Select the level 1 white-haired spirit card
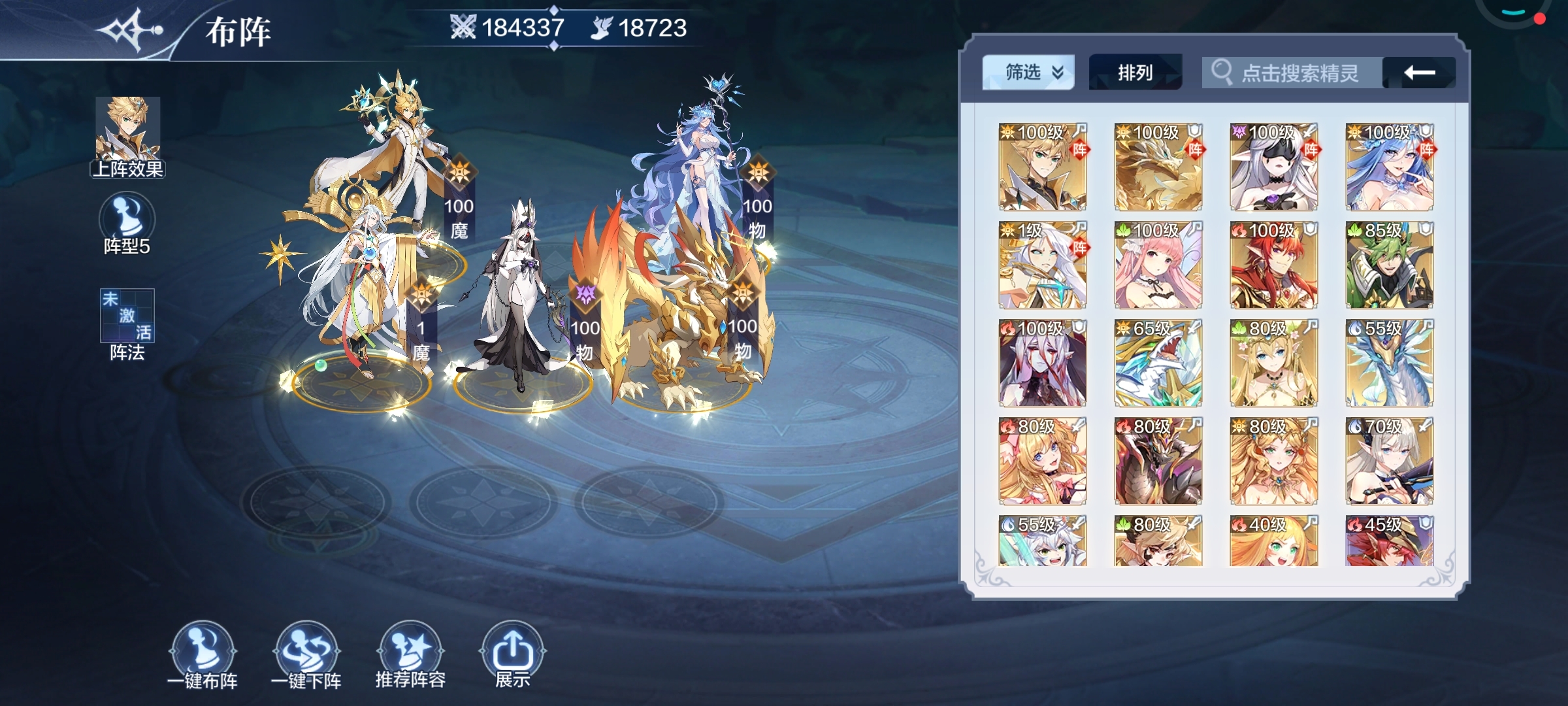The image size is (1568, 706). [x=1043, y=265]
